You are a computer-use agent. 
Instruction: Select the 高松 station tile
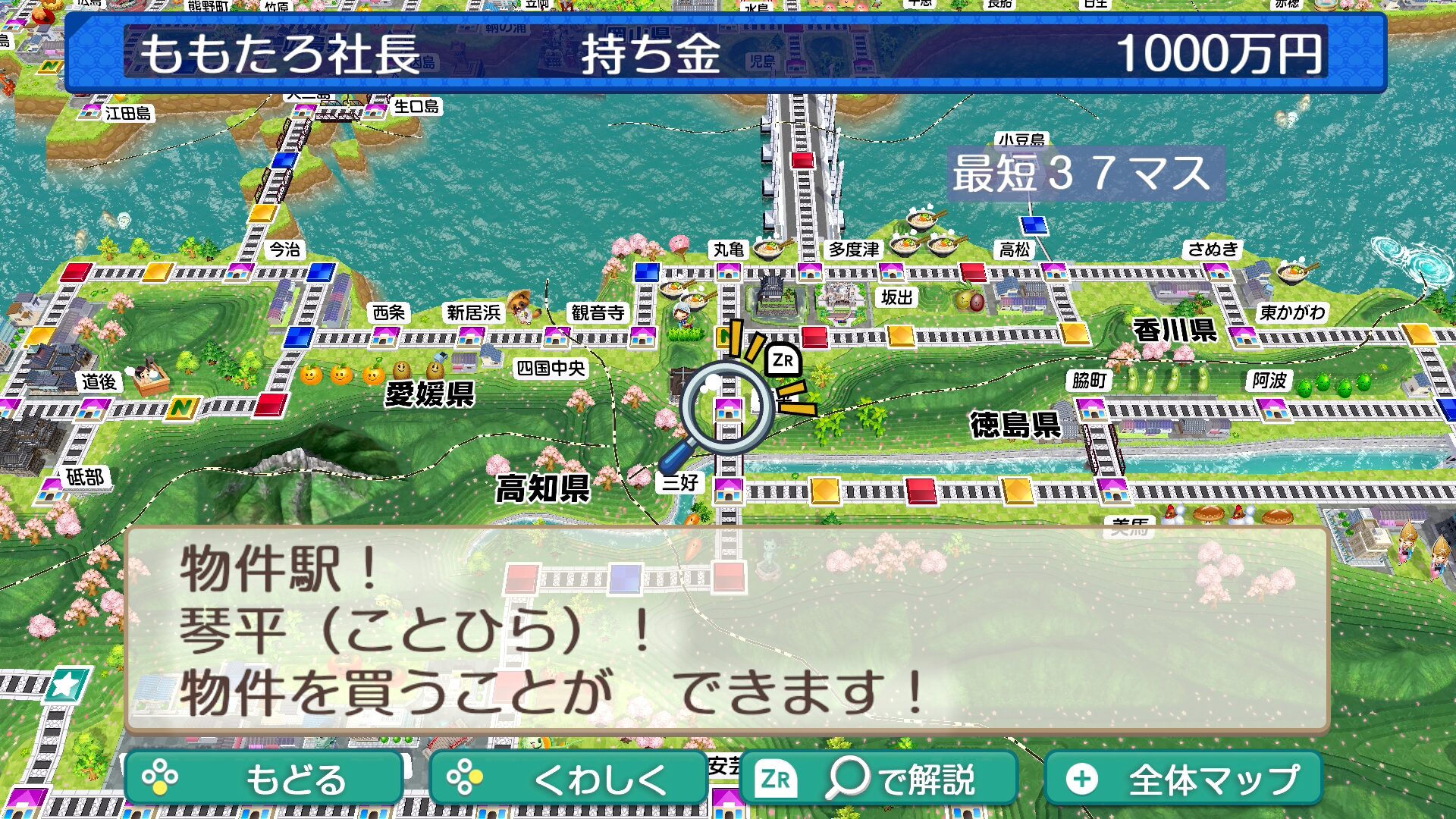pyautogui.click(x=1053, y=271)
